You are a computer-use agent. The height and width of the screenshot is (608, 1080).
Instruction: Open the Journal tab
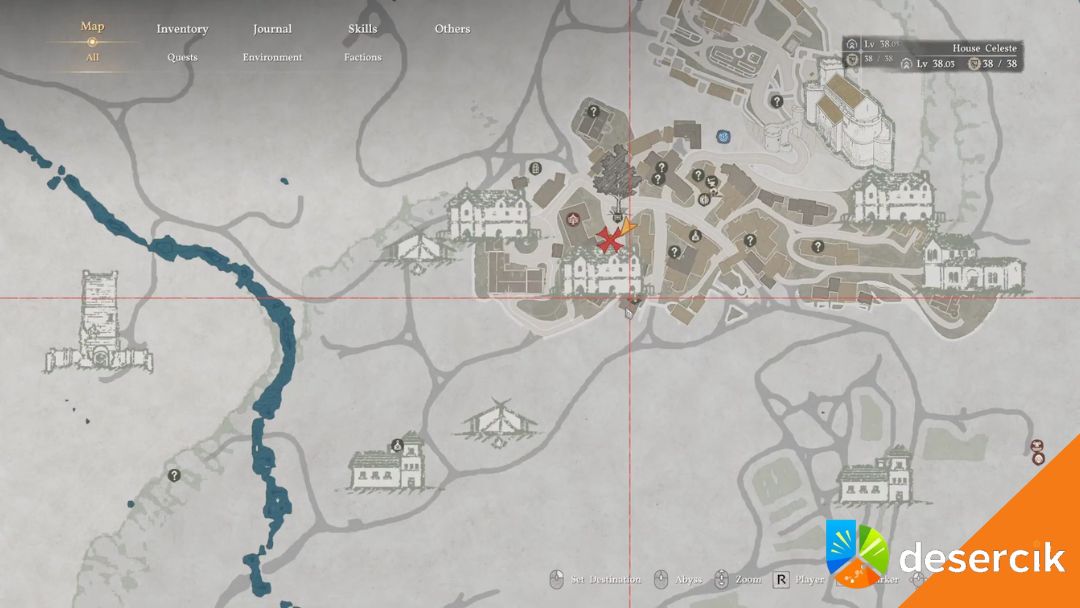pyautogui.click(x=272, y=29)
